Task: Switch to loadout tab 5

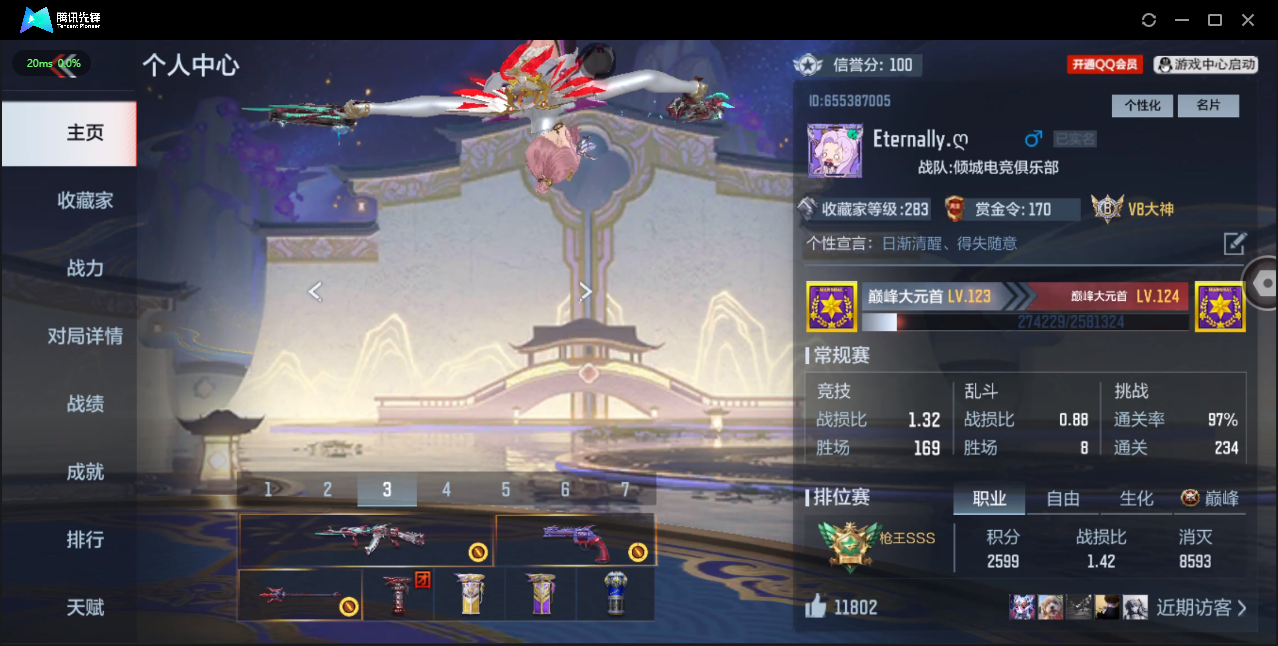Action: point(506,490)
